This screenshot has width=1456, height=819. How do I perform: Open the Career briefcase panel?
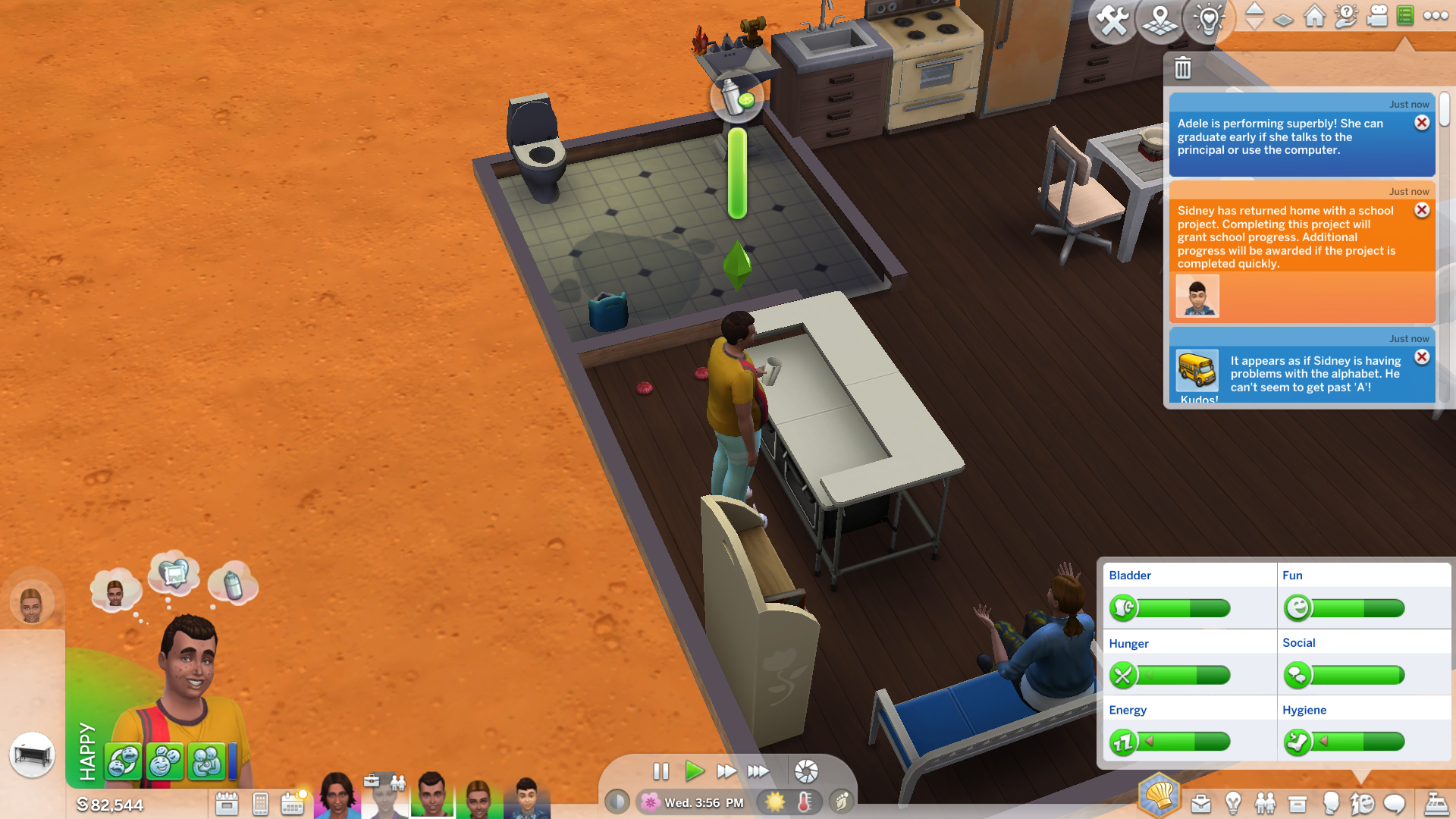[x=1200, y=803]
